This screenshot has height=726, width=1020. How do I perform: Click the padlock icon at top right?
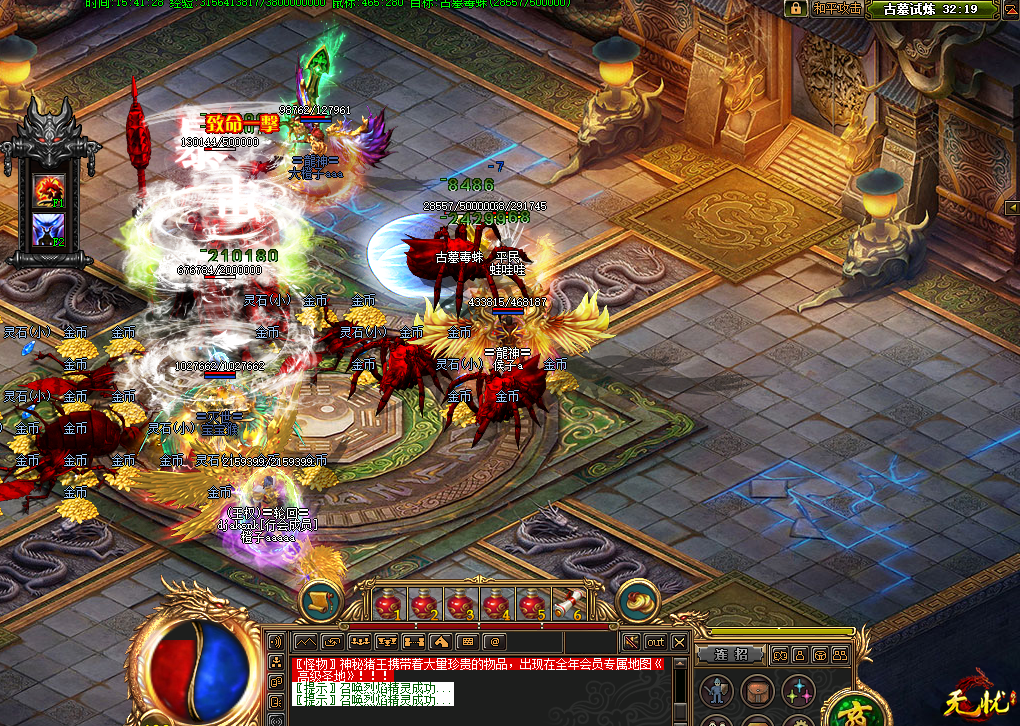coord(796,9)
